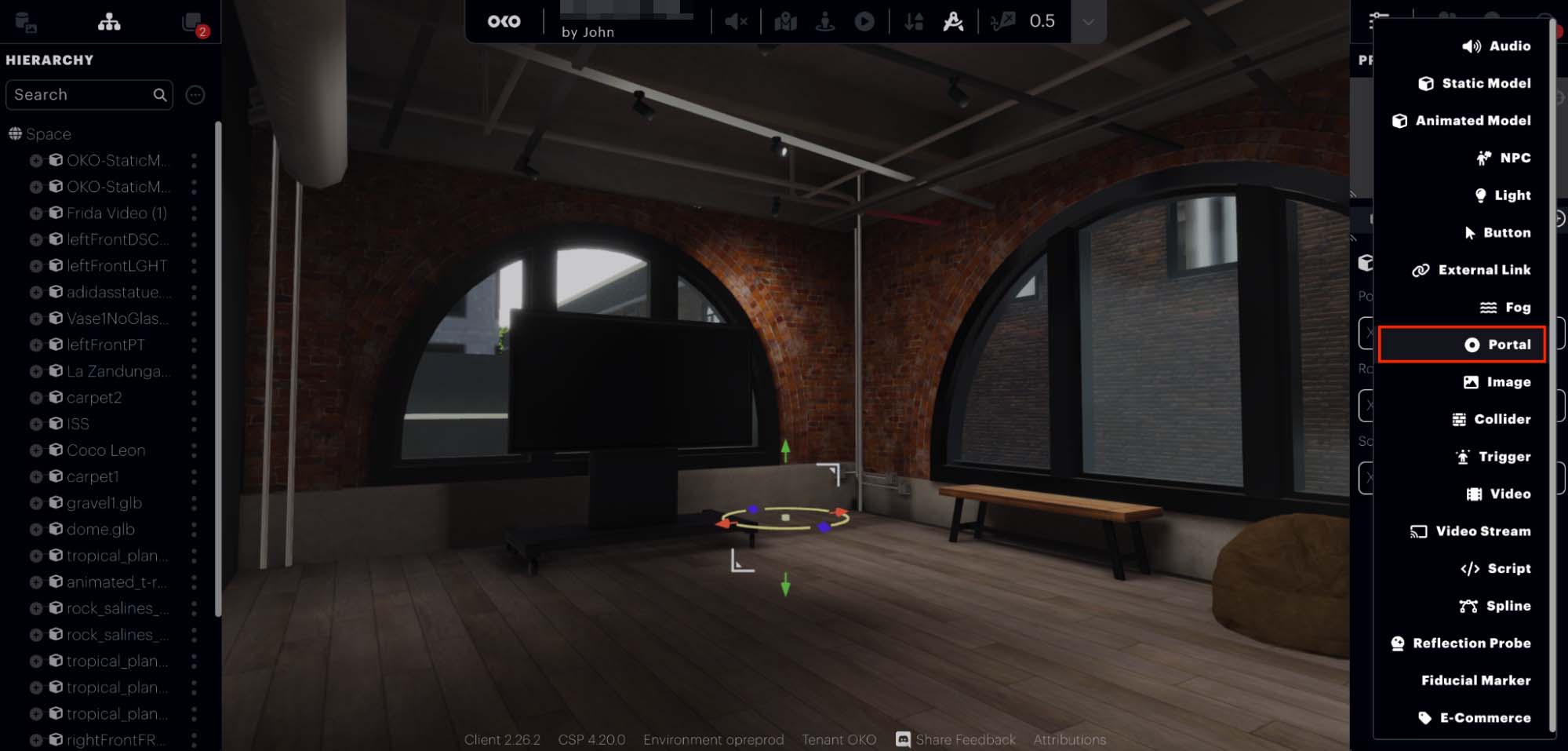The height and width of the screenshot is (751, 1568).
Task: Open options for the dome.glb entry
Action: click(194, 530)
